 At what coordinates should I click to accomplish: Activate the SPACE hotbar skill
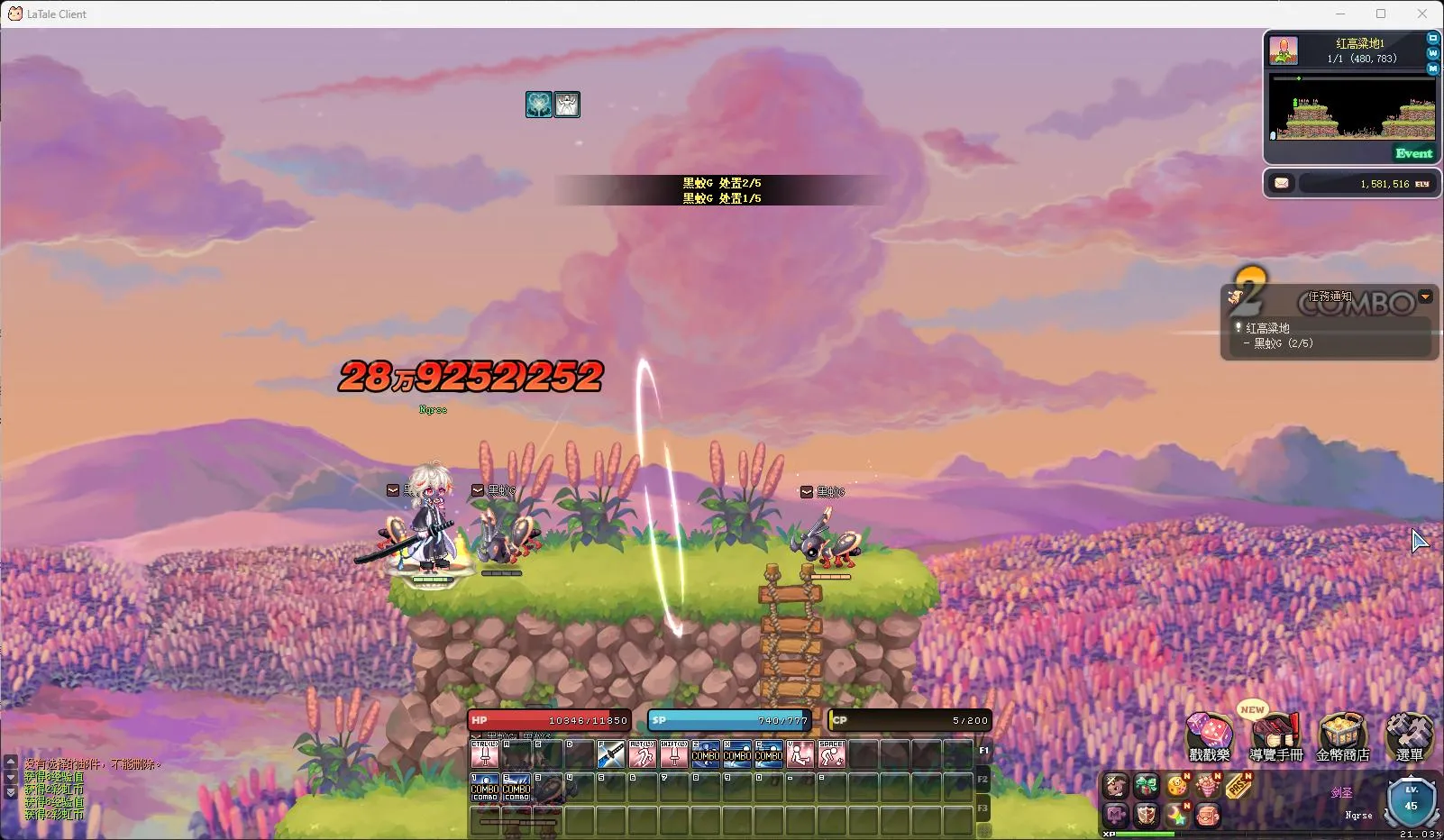click(831, 753)
